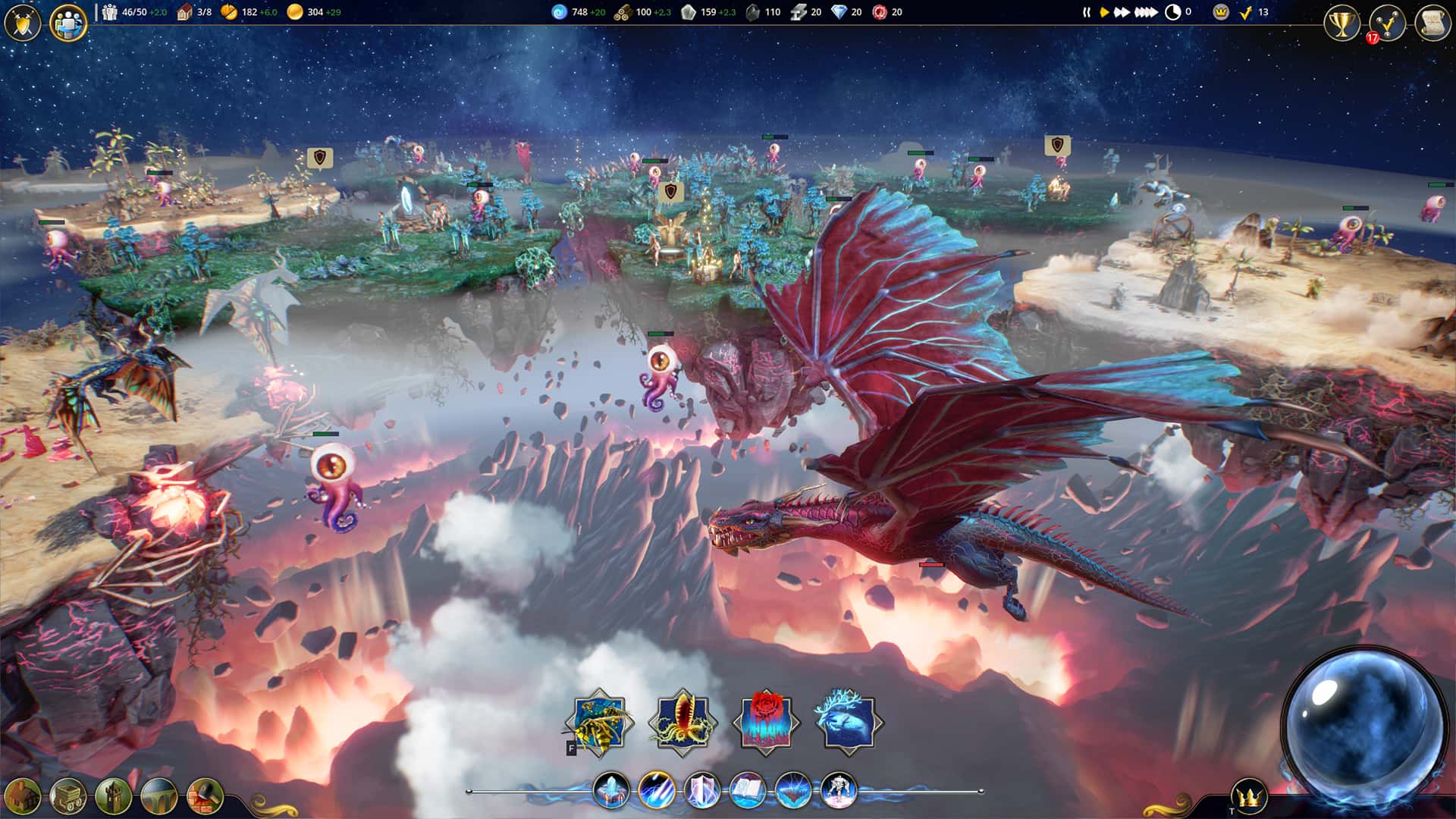This screenshot has width=1456, height=819.
Task: Choose the ice crystal spell category
Action: [611, 790]
